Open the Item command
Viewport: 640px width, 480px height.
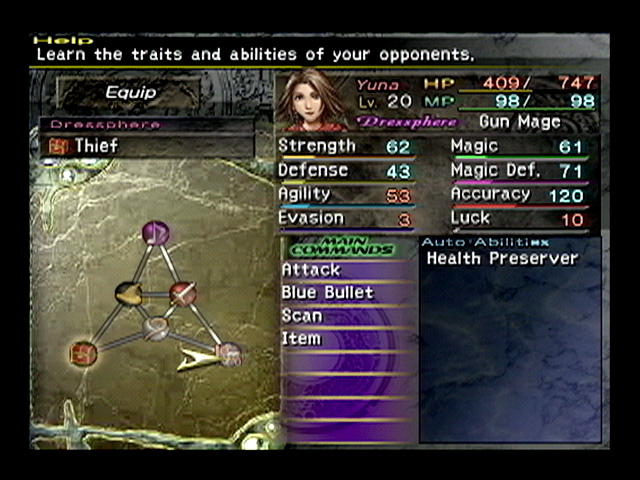pos(301,339)
